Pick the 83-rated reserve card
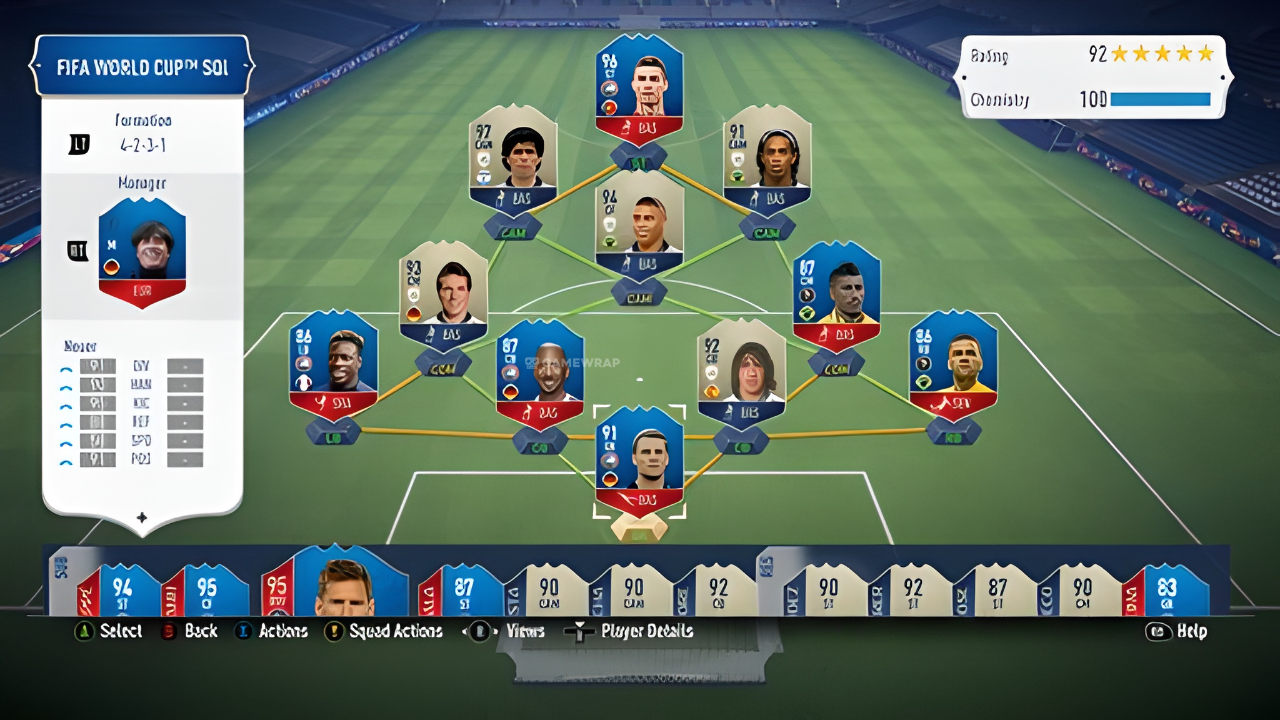This screenshot has height=720, width=1280. click(x=1166, y=590)
